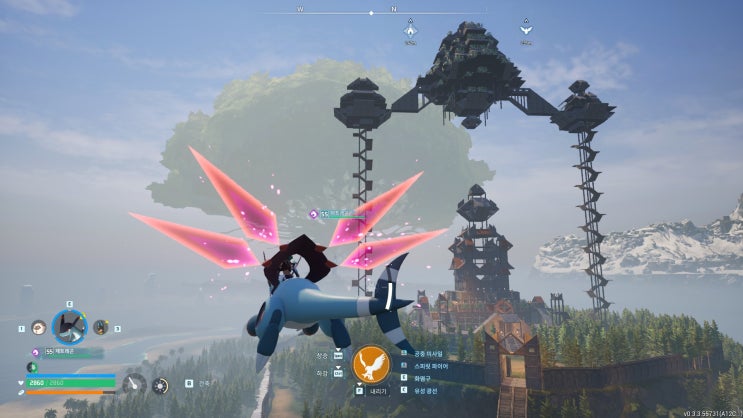The height and width of the screenshot is (418, 743).
Task: Select the winged marker under the compass
Action: coord(525,31)
